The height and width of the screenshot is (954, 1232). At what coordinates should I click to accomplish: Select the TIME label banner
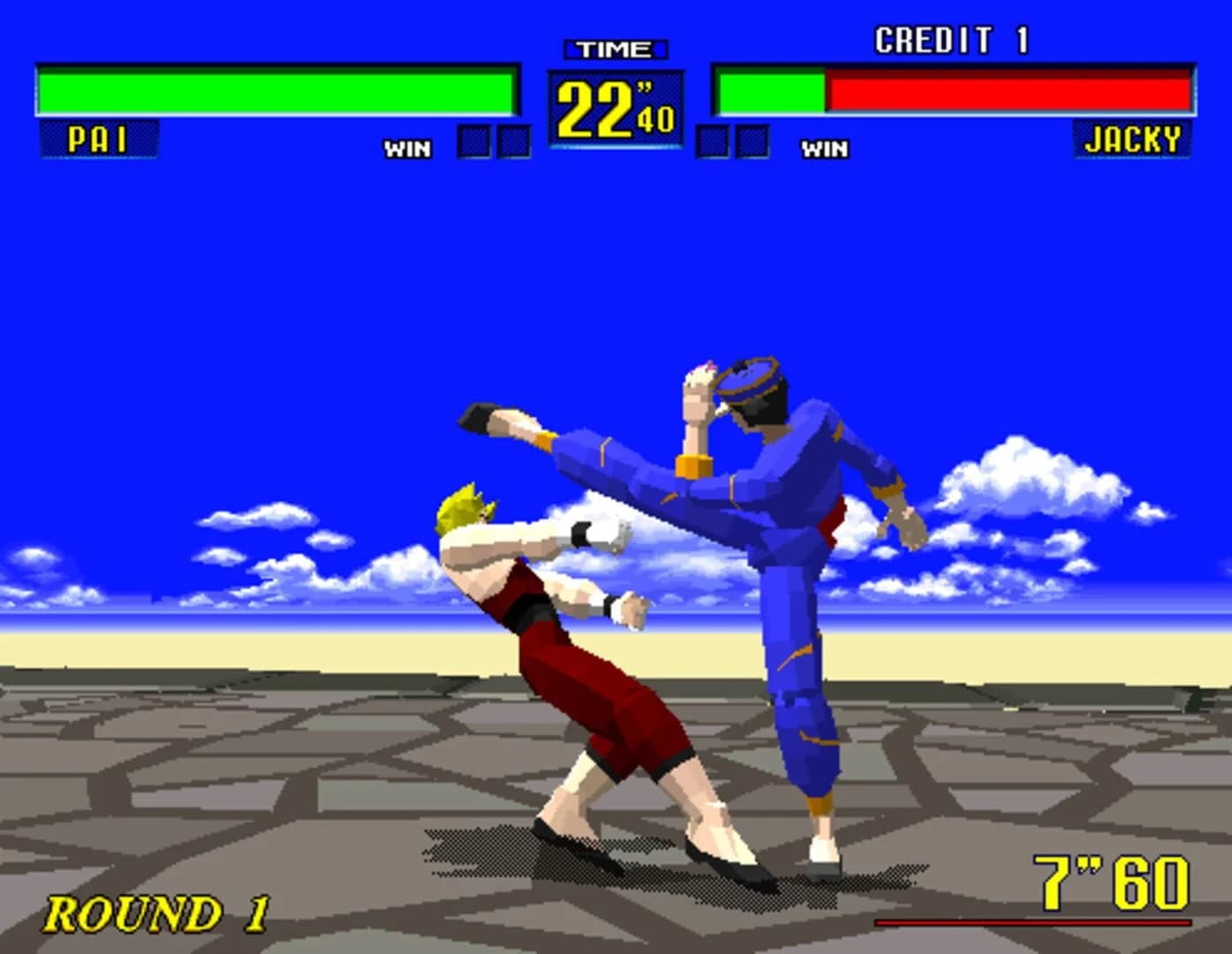[x=616, y=49]
